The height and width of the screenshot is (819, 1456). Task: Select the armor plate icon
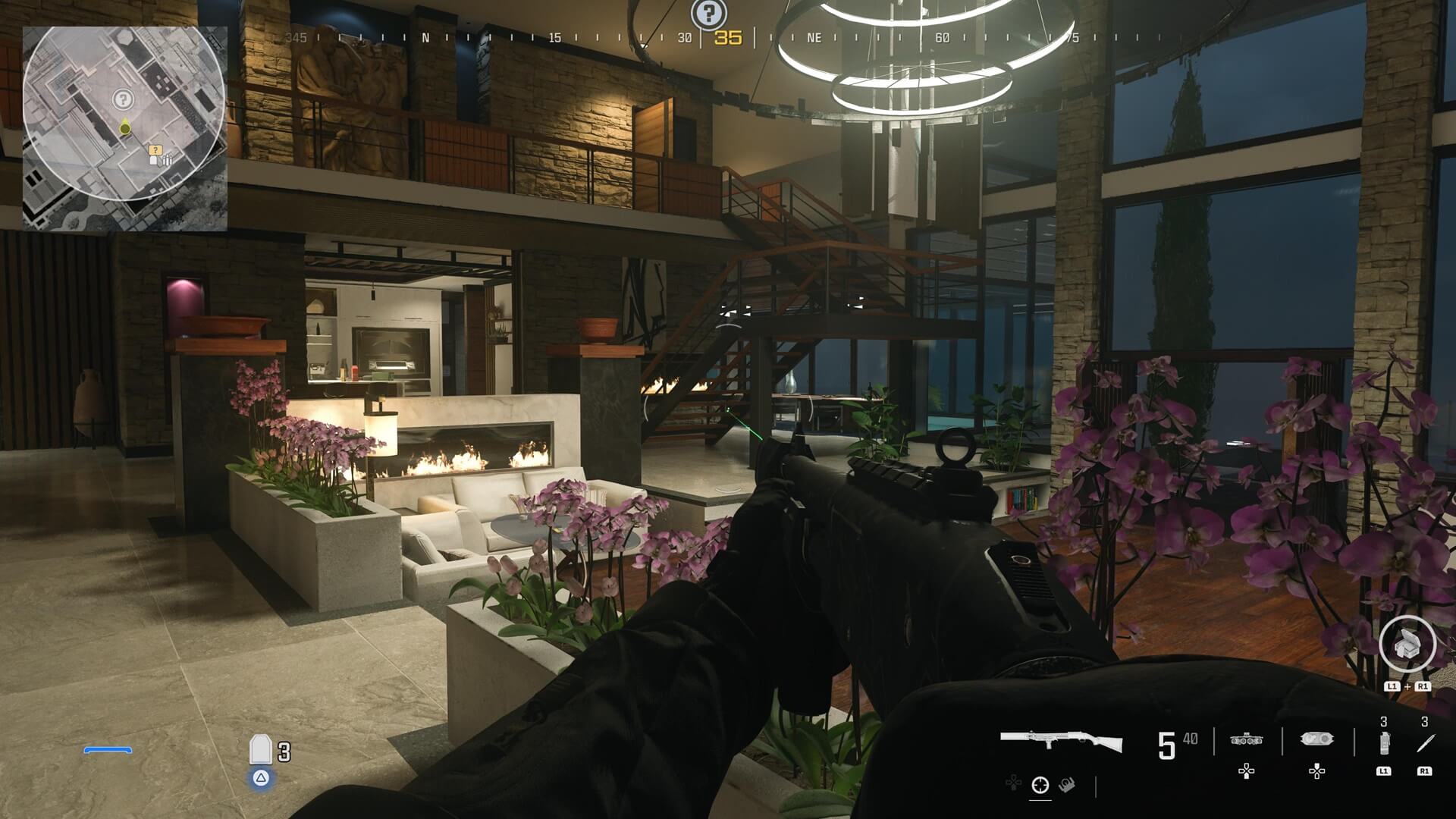click(261, 750)
